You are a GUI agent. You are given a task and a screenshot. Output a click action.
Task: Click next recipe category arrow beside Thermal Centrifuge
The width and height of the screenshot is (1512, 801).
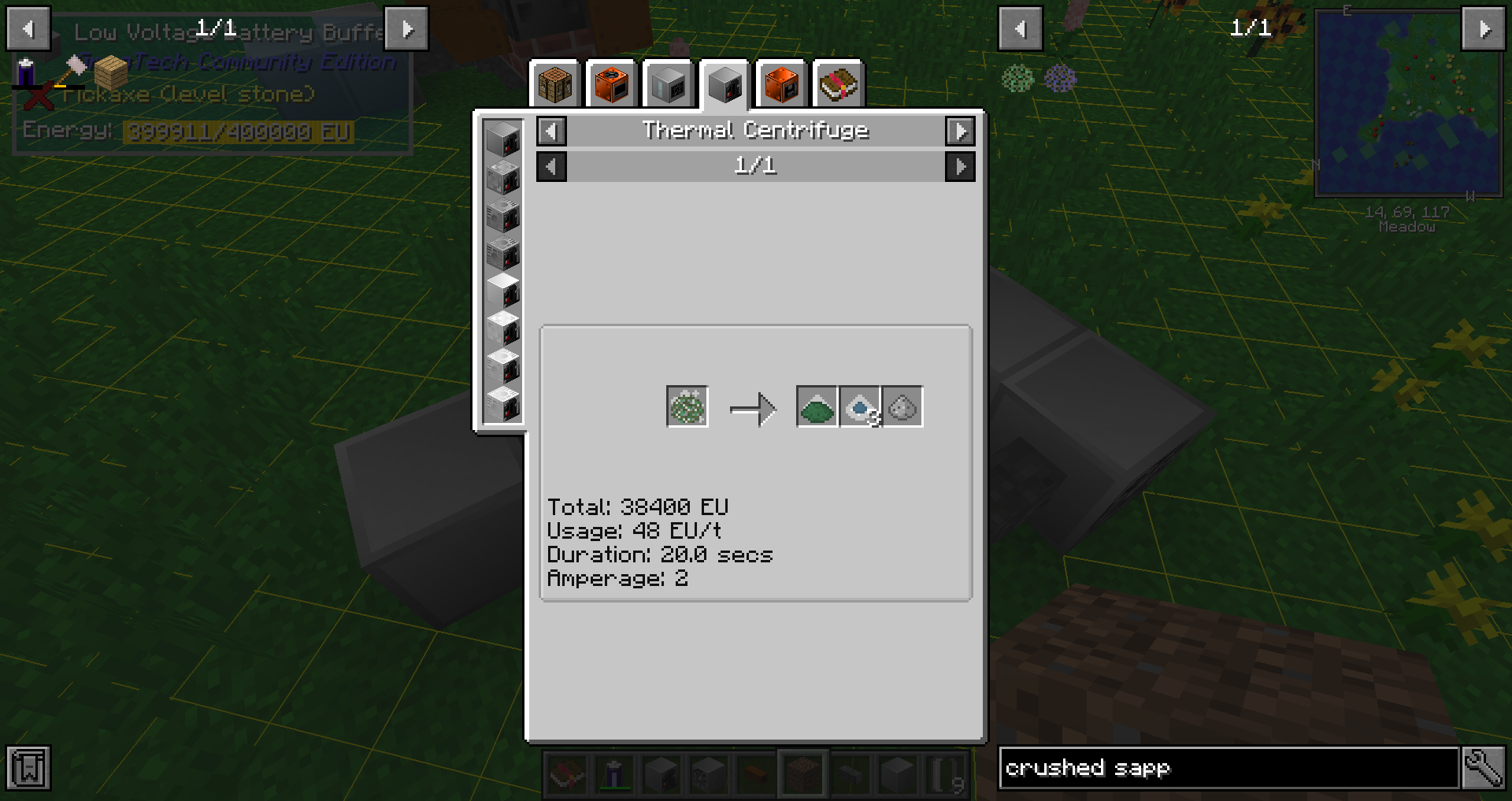960,132
